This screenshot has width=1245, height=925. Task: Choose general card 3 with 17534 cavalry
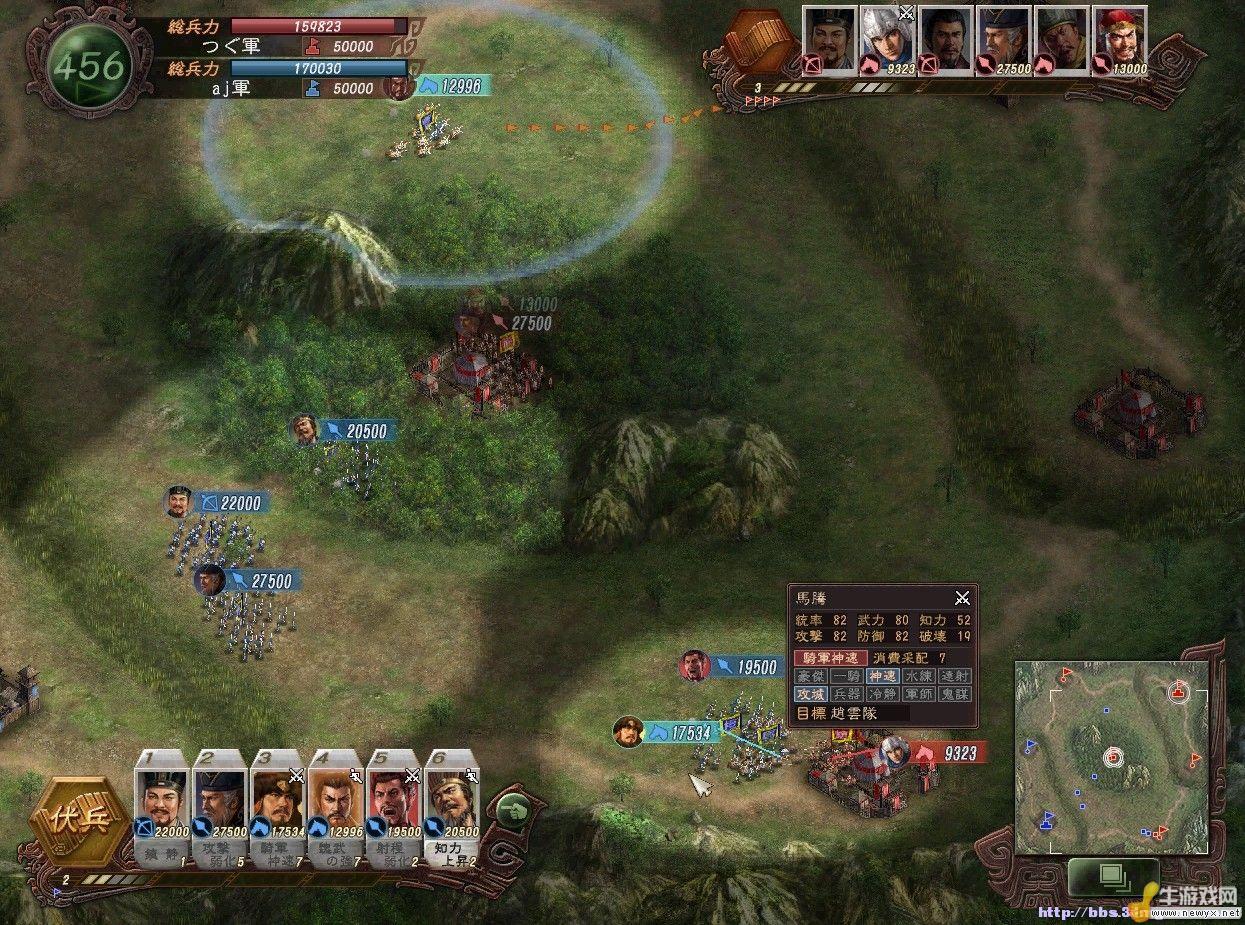[277, 800]
